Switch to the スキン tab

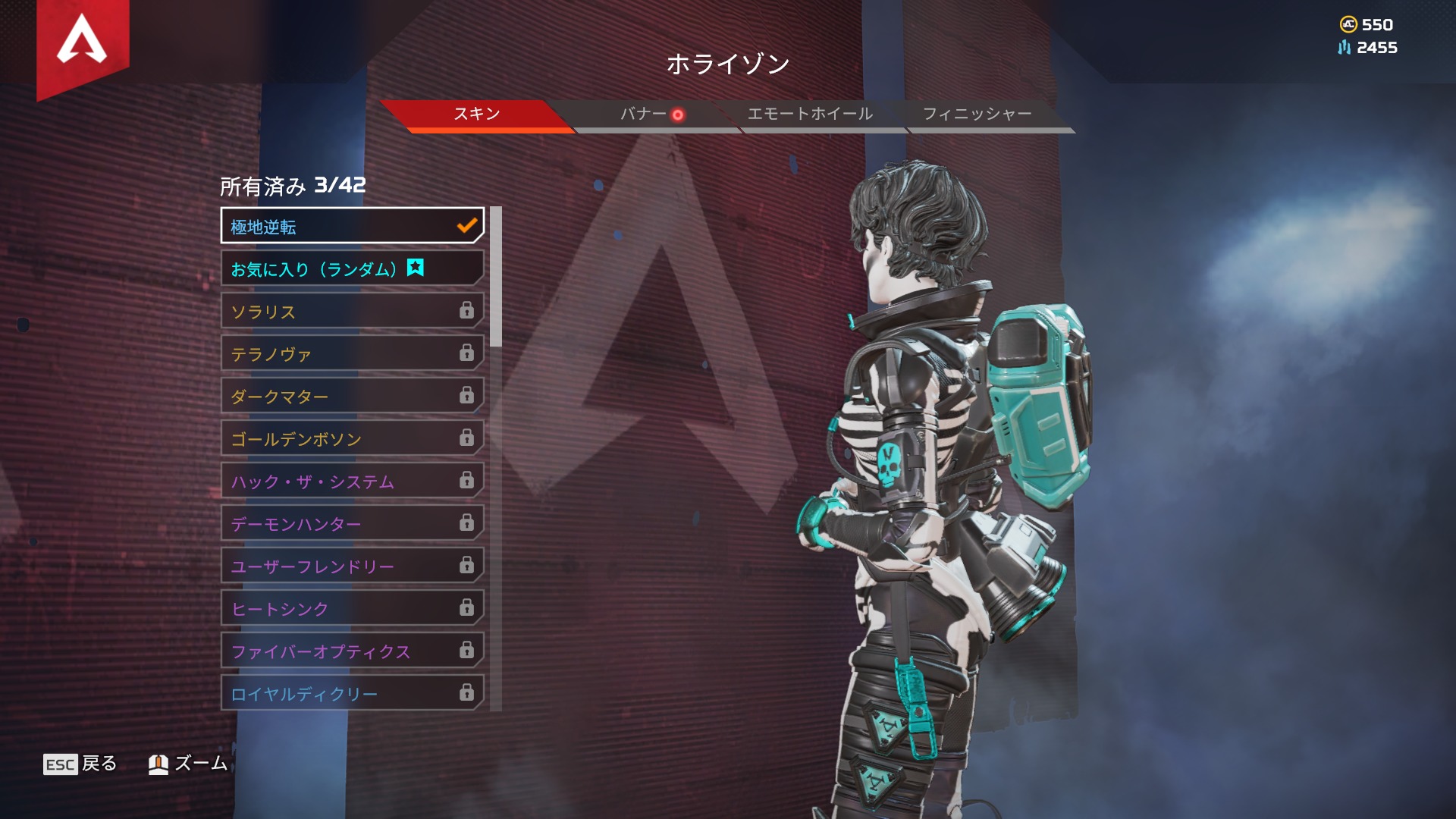476,115
